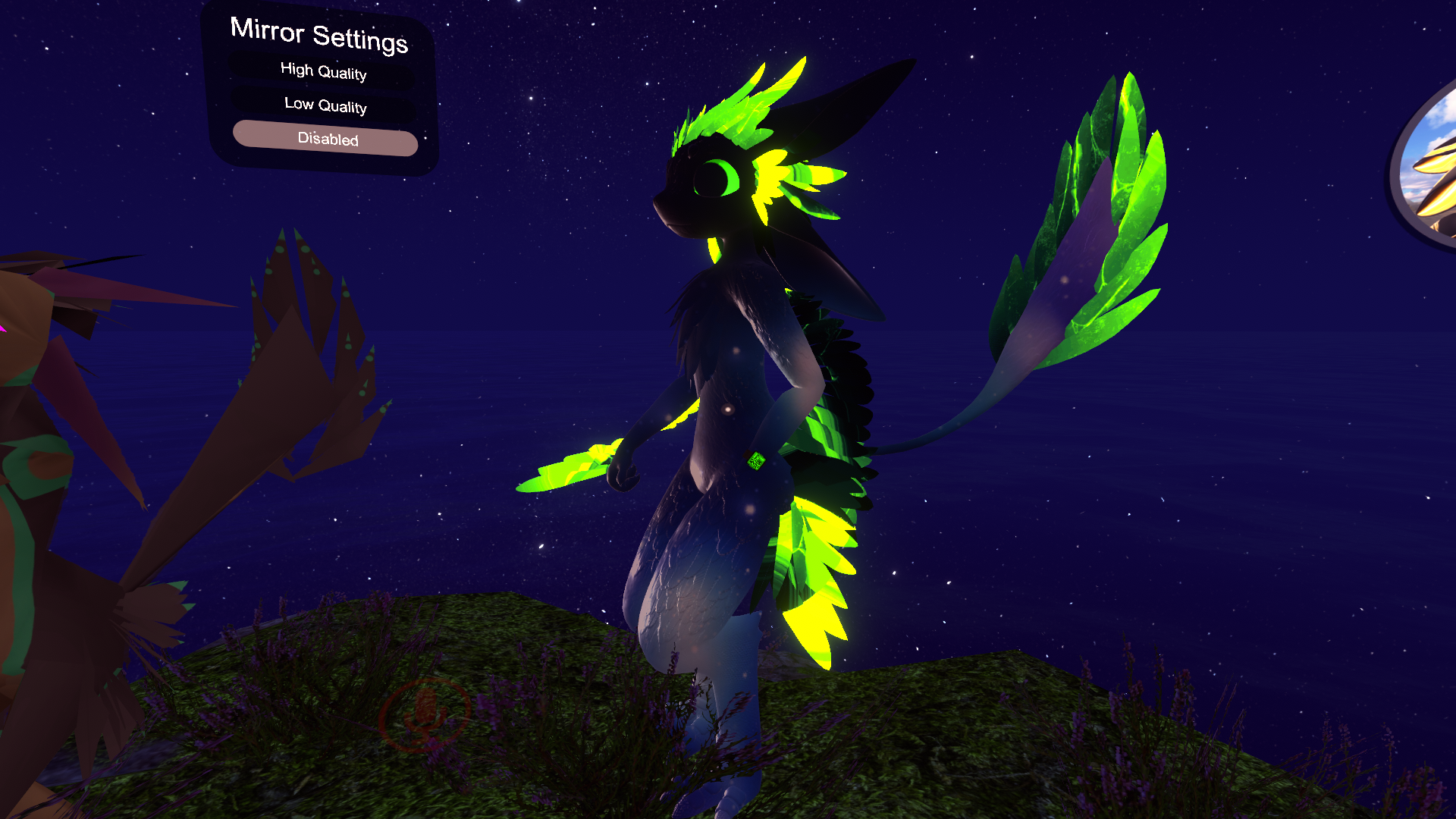Select the High Quality mirror option
The image size is (1456, 819).
pyautogui.click(x=323, y=71)
